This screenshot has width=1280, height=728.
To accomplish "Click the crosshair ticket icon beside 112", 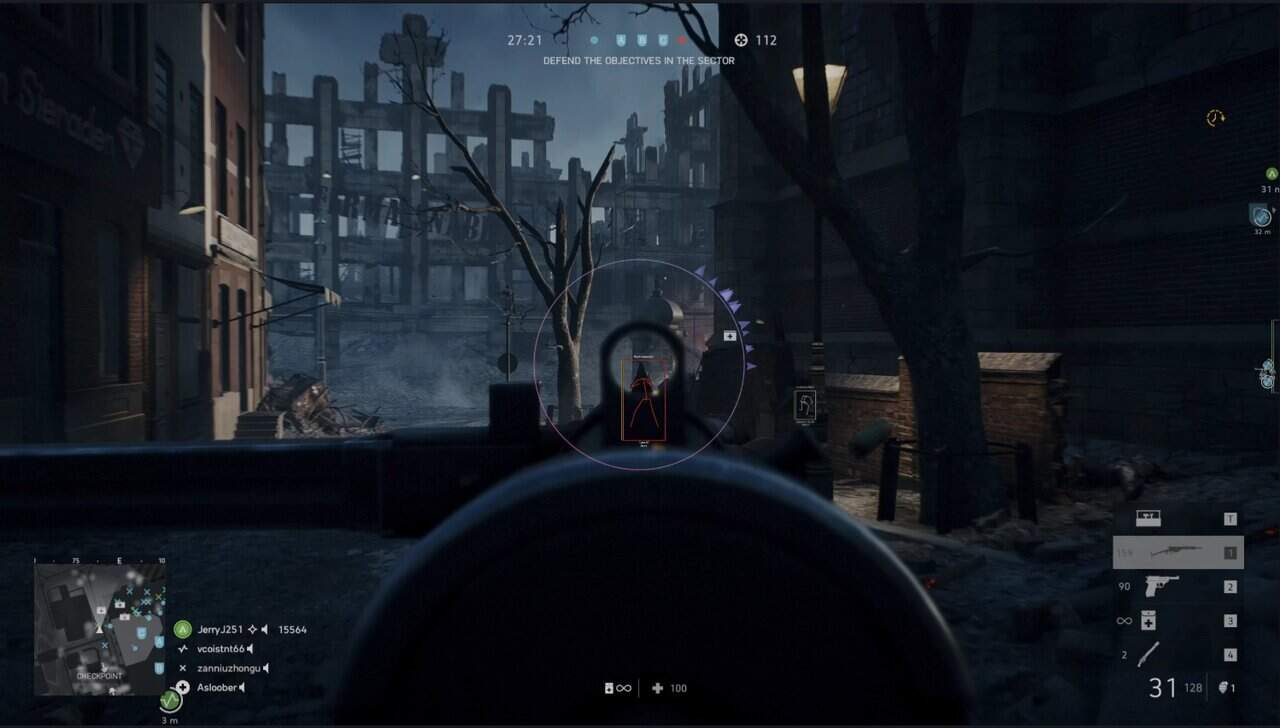I will click(741, 41).
